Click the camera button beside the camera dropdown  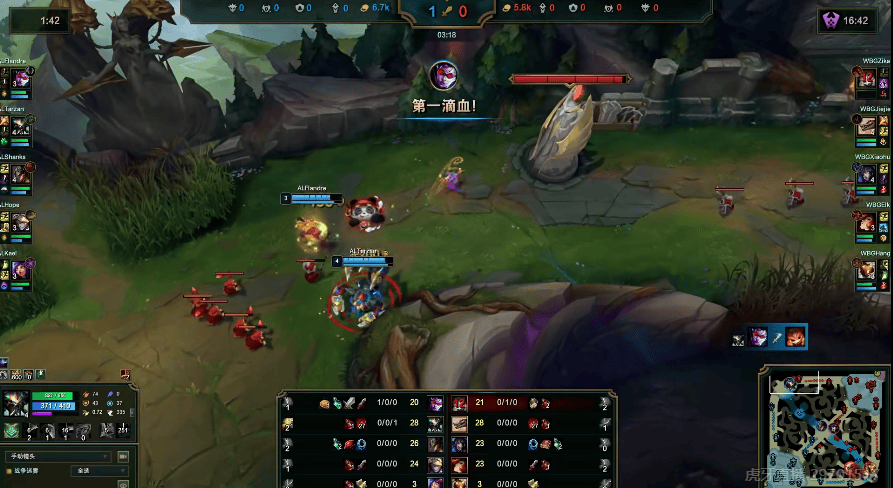(123, 456)
